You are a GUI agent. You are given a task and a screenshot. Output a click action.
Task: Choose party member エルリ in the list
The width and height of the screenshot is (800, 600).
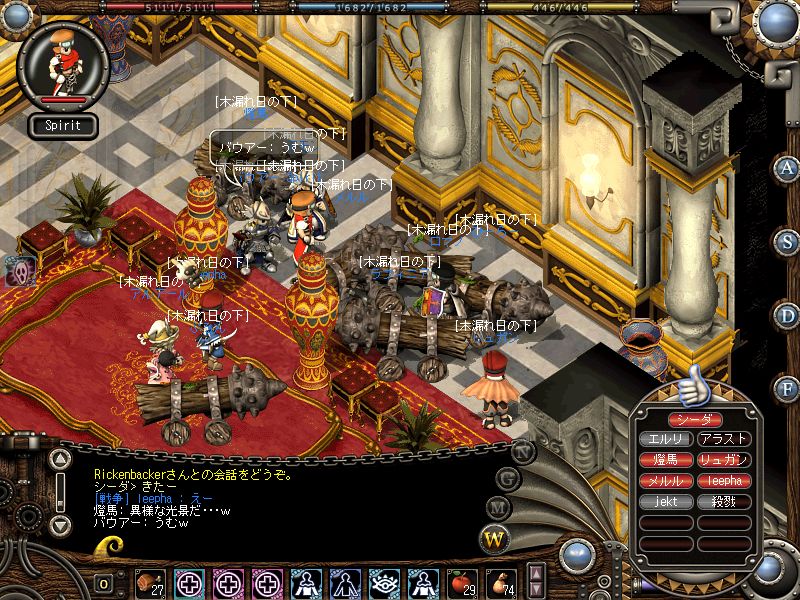[x=666, y=439]
